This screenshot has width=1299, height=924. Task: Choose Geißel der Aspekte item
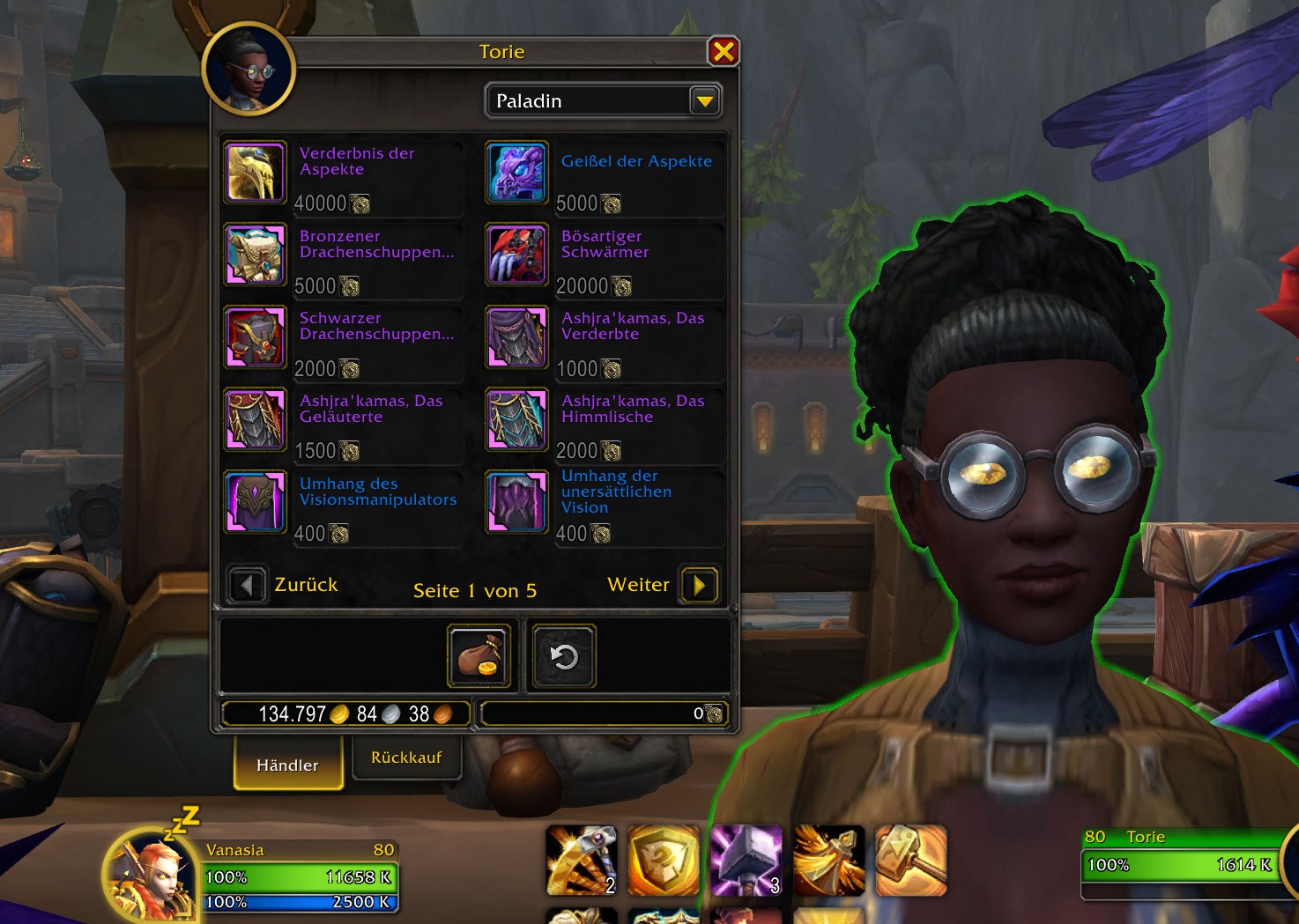517,173
